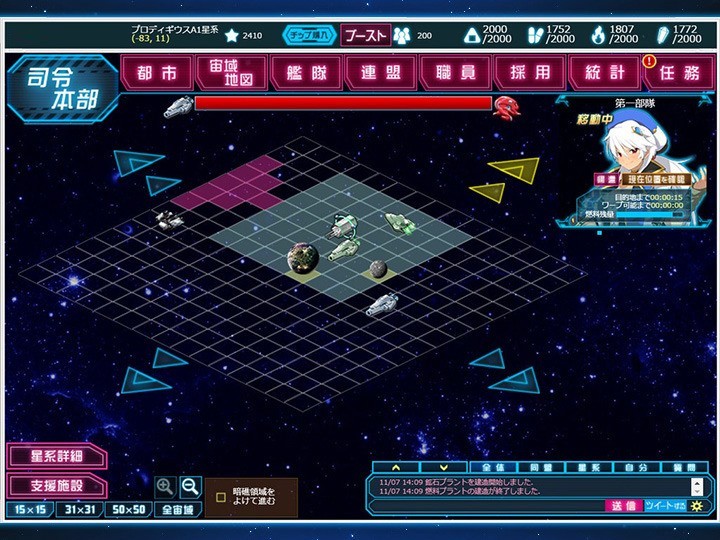Toggle the 暗礁領域をよけて進む checkbox

(x=221, y=496)
